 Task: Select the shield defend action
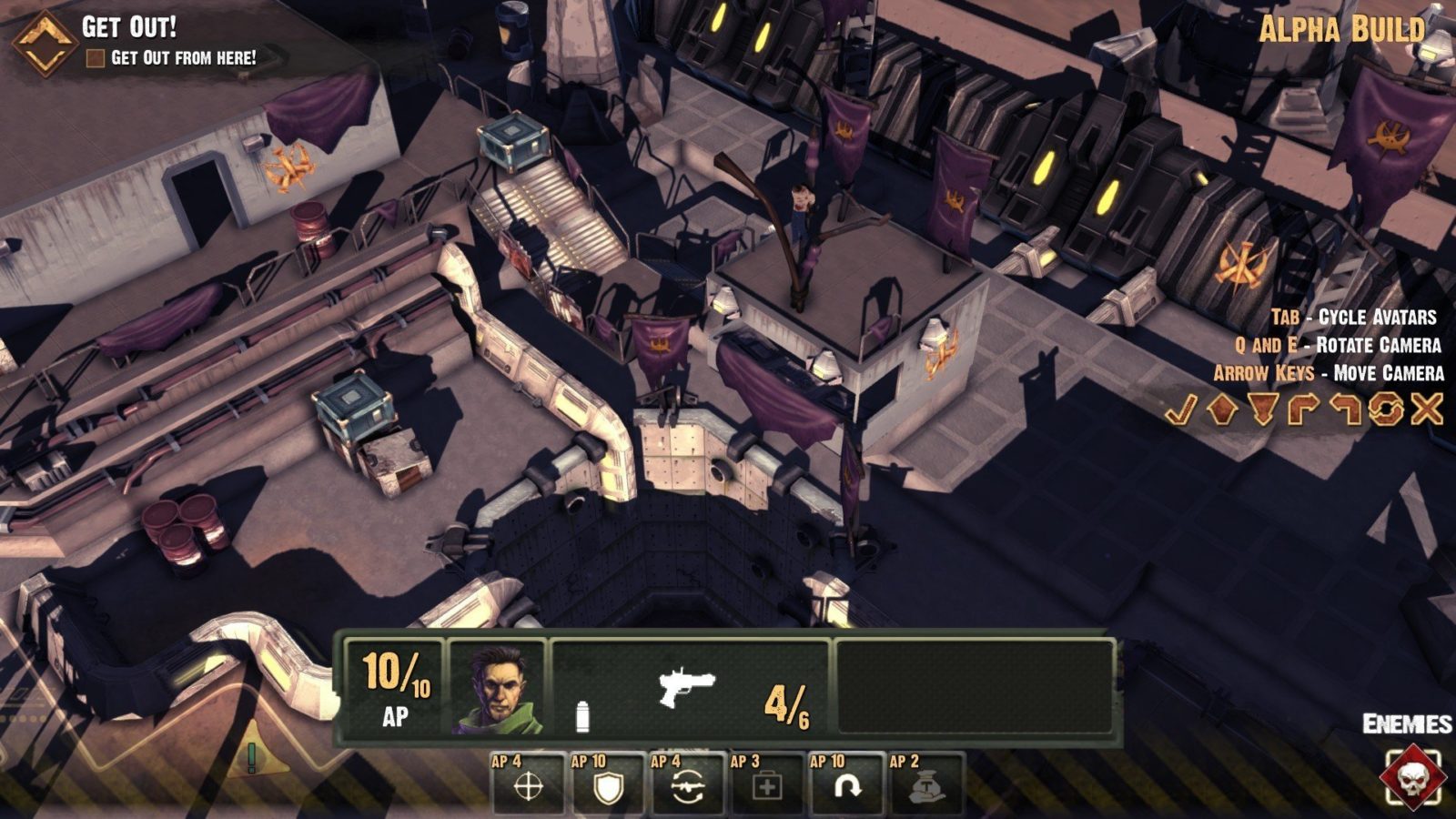point(608,784)
